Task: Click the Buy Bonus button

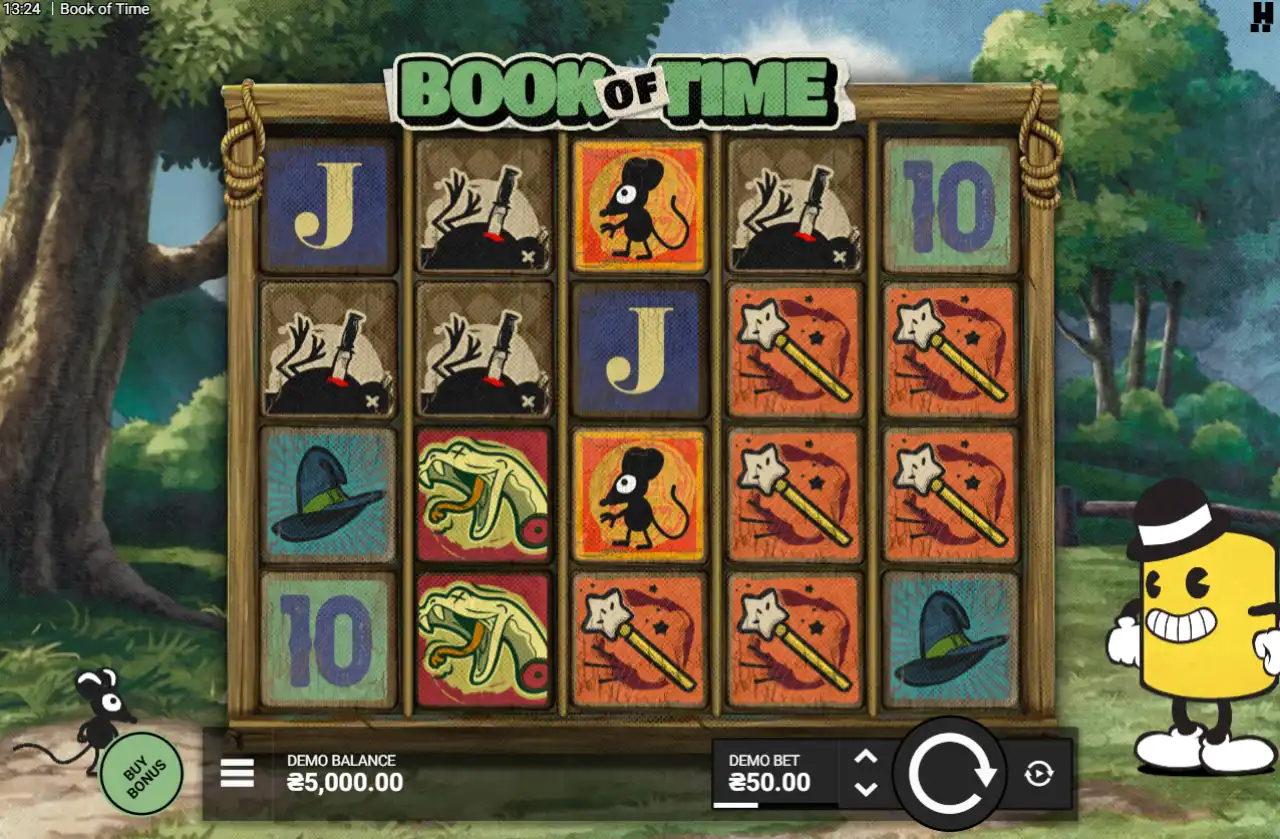Action: pos(140,772)
